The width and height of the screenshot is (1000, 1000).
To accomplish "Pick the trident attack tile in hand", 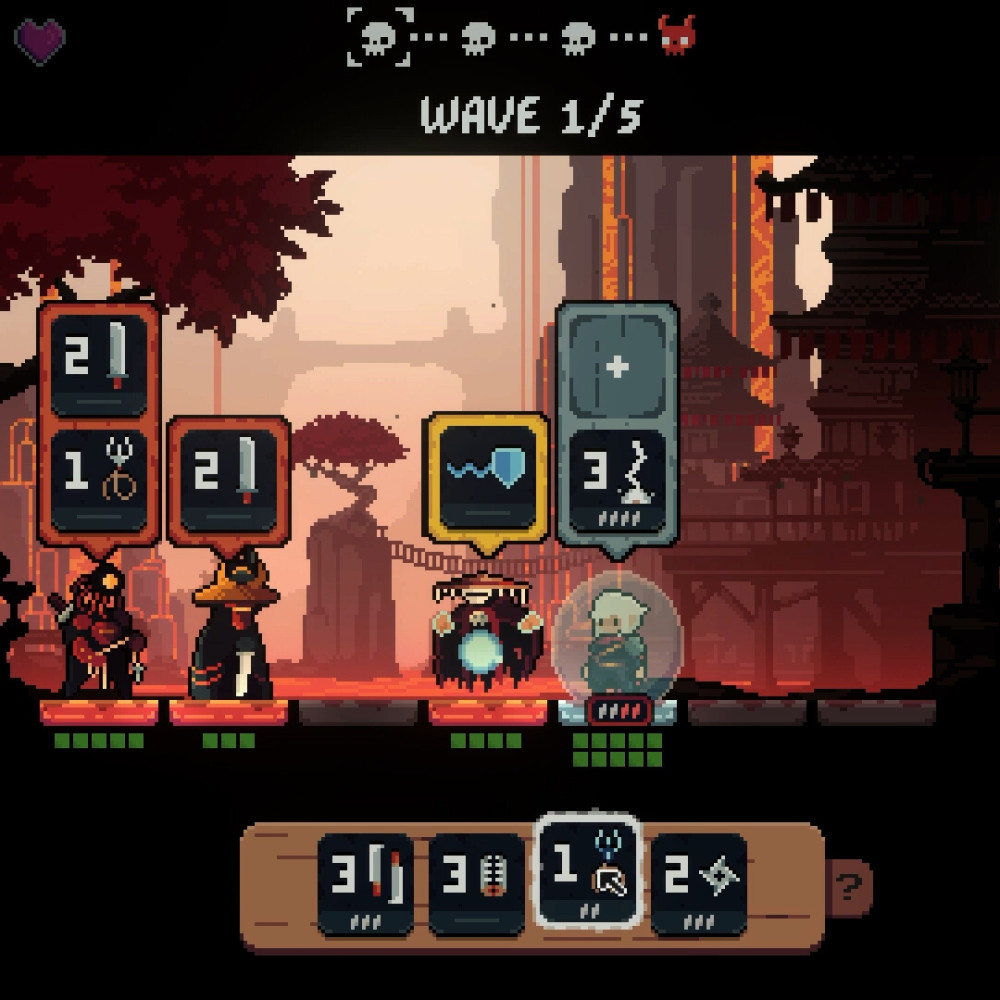I will click(588, 868).
